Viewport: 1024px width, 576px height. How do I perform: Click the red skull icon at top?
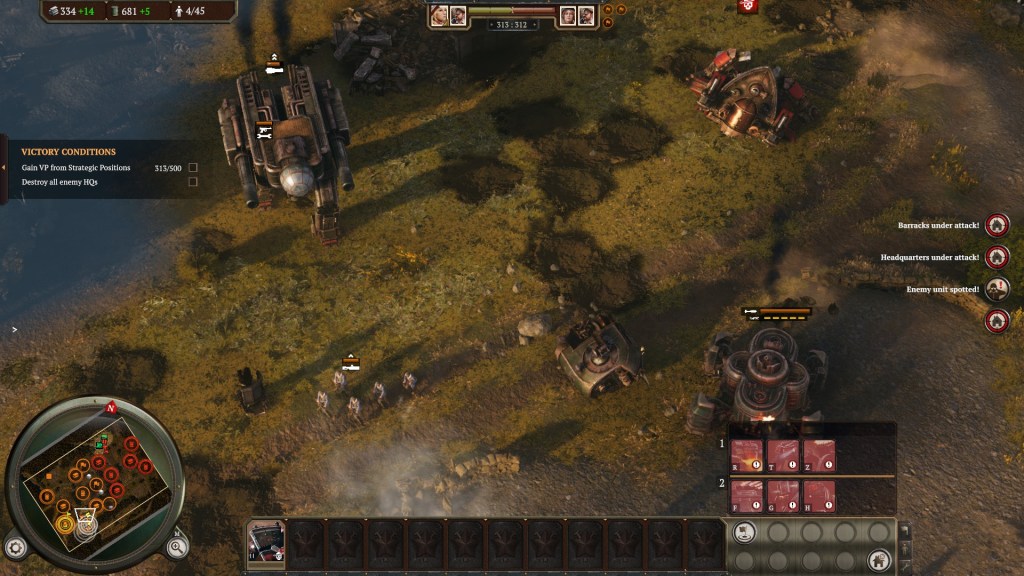click(748, 6)
